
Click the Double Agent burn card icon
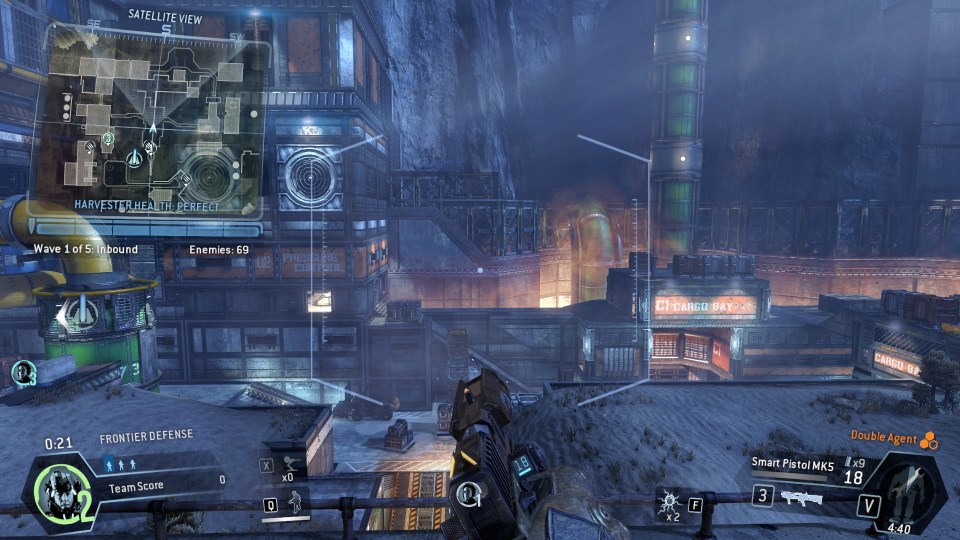tap(929, 440)
